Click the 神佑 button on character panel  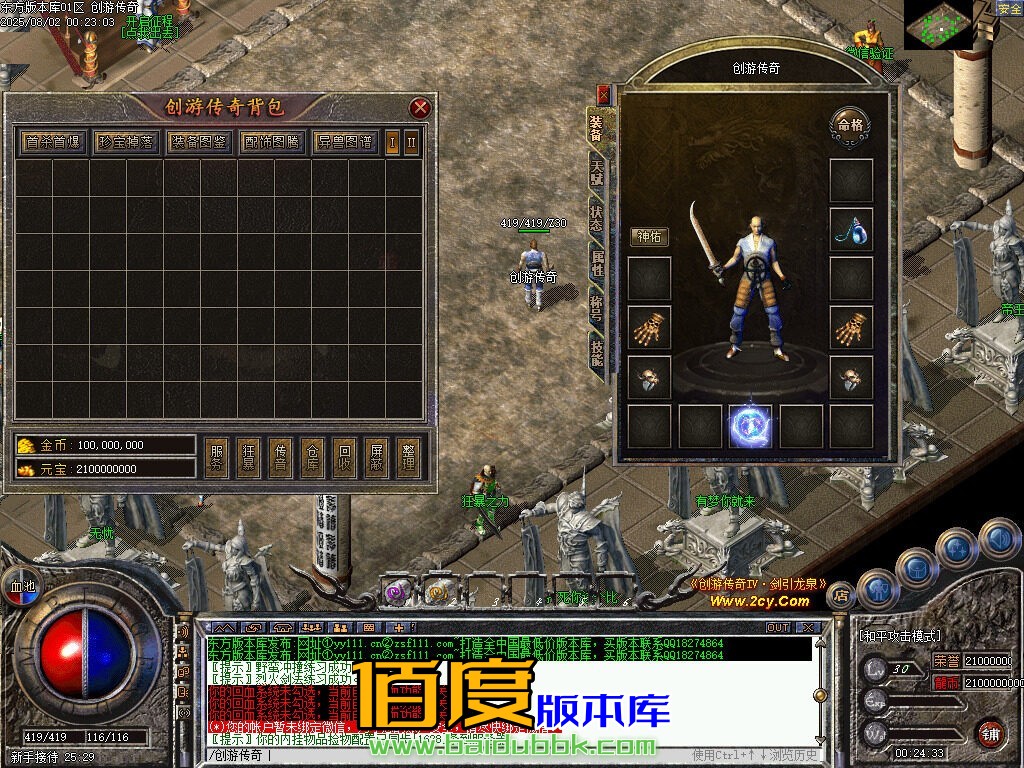pos(649,237)
